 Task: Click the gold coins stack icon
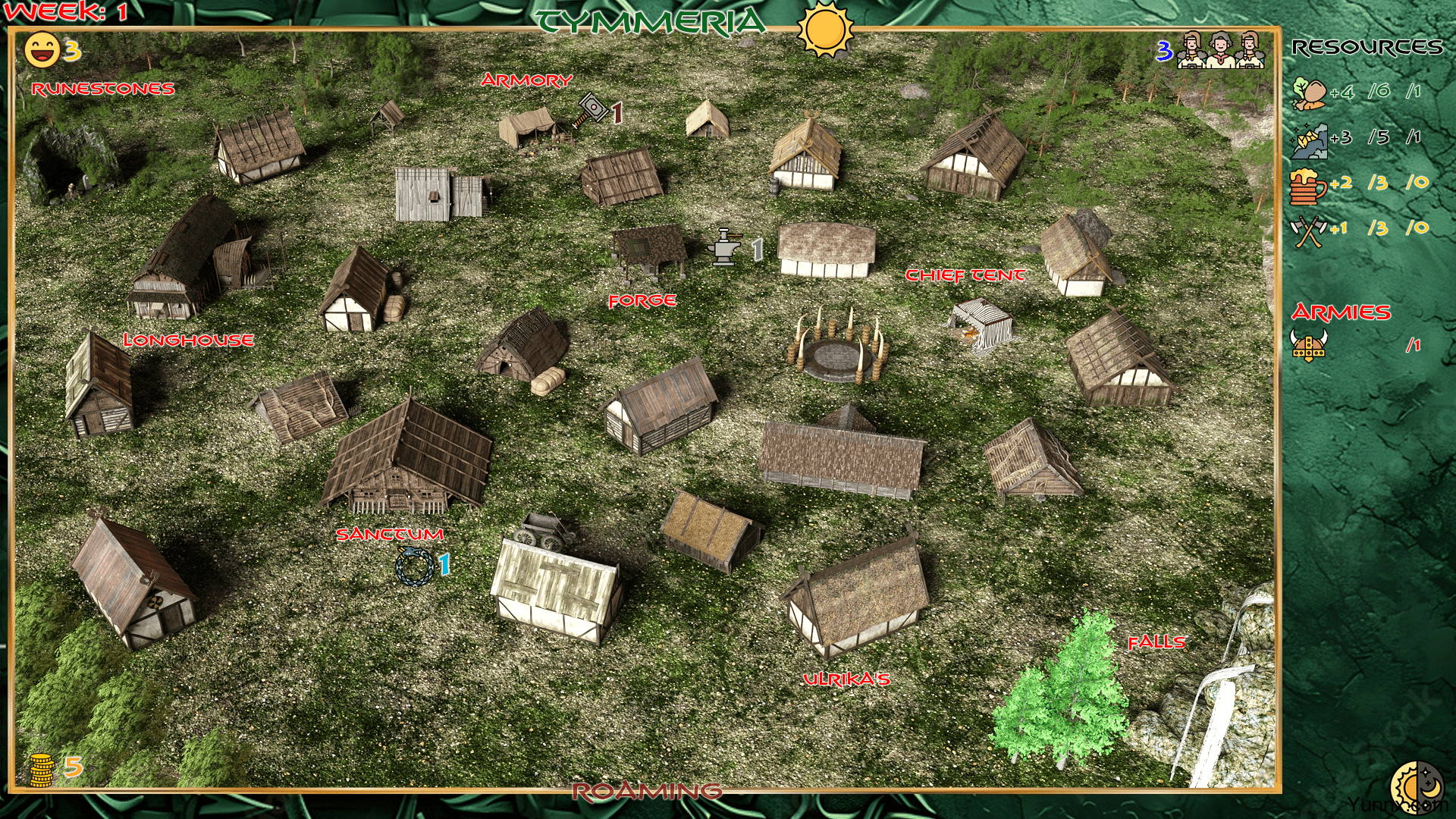click(x=42, y=769)
